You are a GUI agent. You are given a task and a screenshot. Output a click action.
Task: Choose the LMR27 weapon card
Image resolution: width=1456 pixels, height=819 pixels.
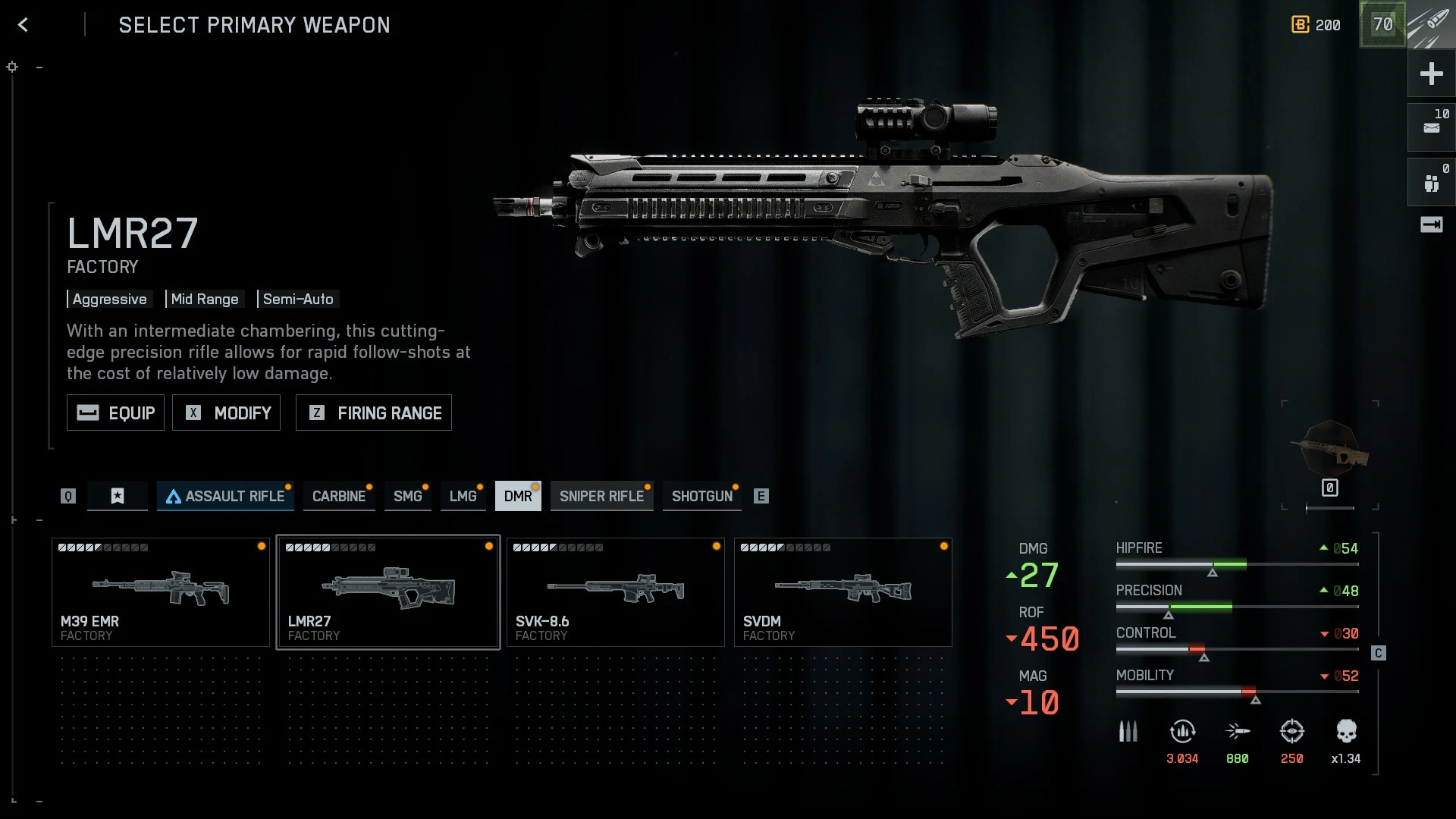point(388,592)
